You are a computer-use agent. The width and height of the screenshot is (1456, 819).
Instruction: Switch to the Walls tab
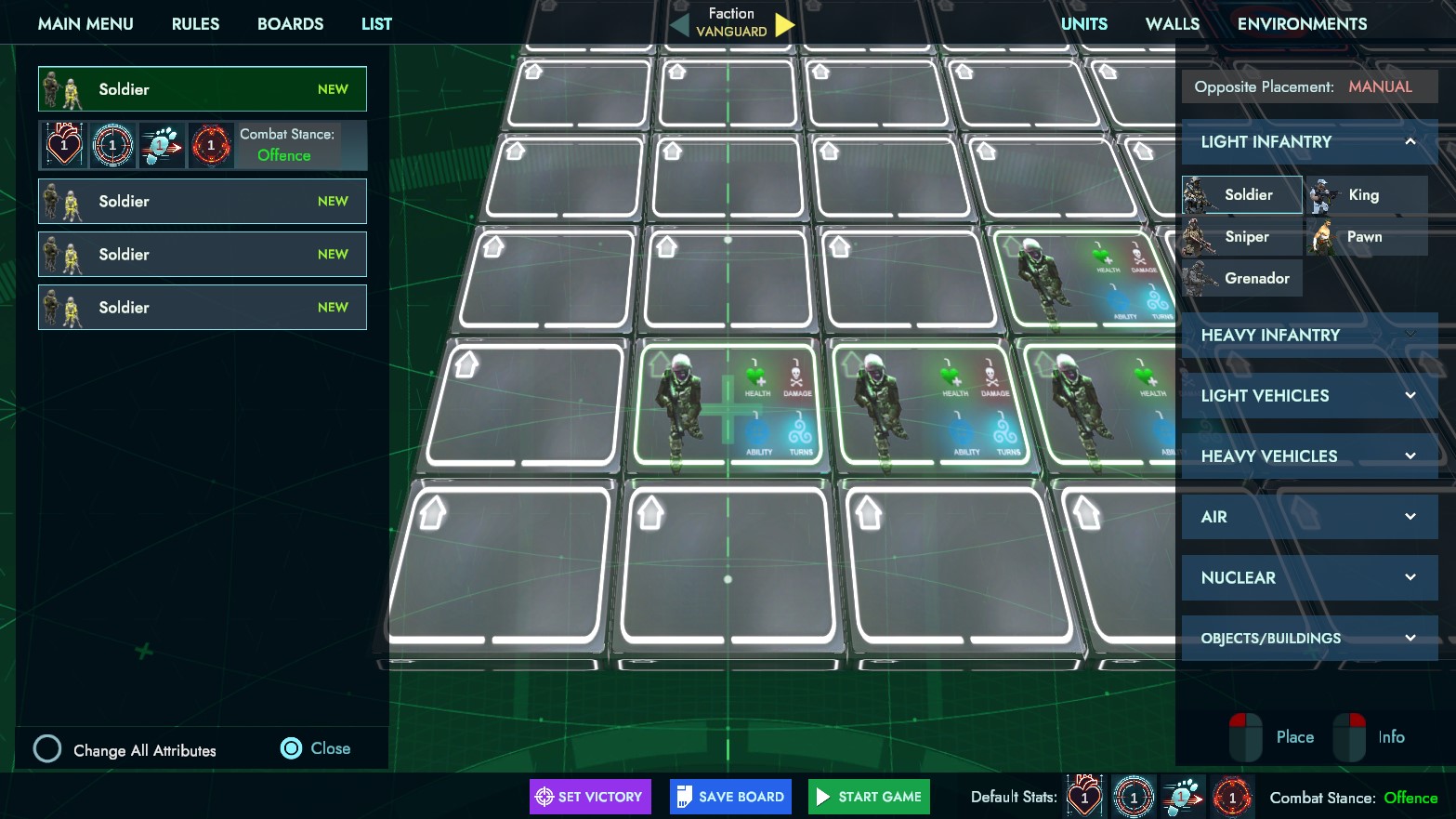pos(1172,24)
